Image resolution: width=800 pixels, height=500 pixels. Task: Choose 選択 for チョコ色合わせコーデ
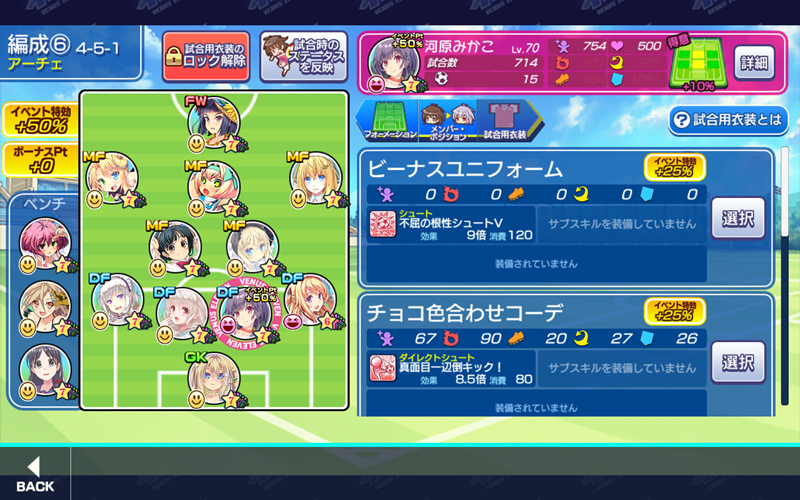click(738, 362)
